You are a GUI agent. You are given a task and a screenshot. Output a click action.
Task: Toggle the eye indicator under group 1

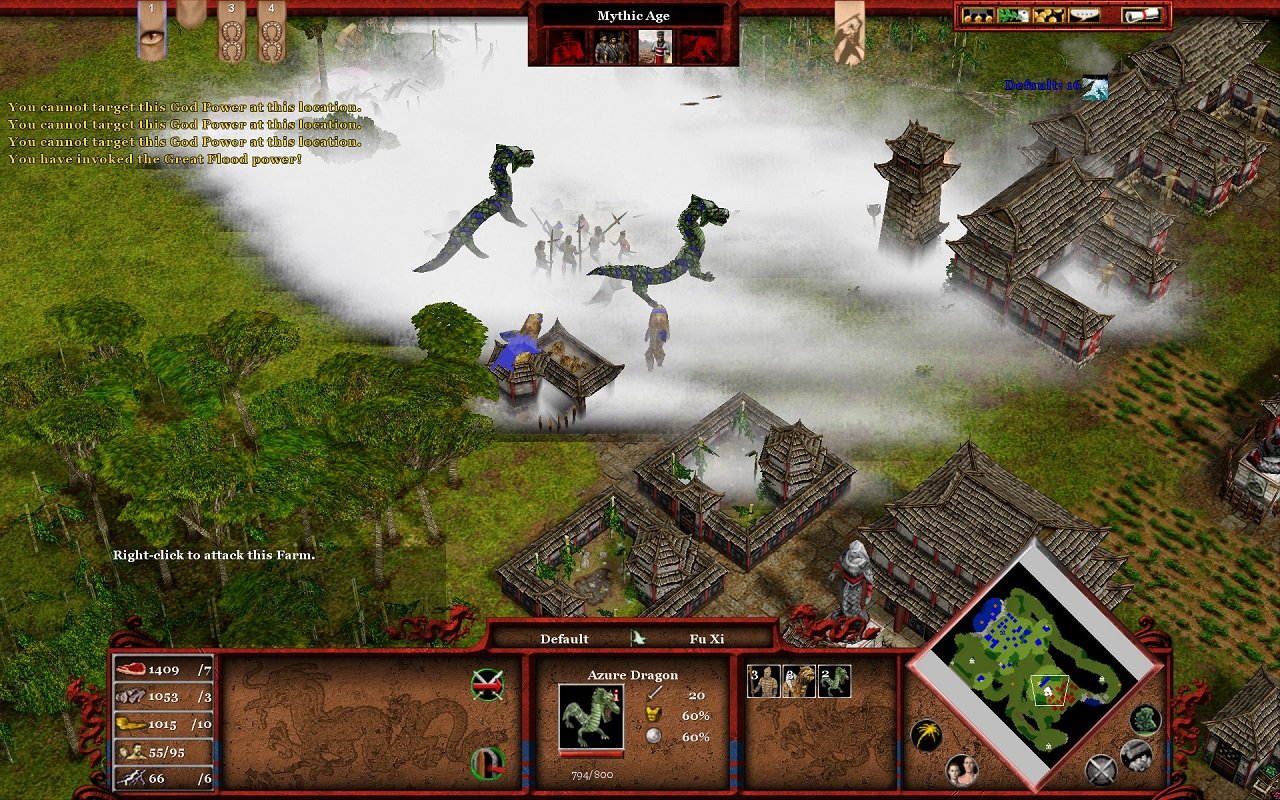(x=150, y=38)
